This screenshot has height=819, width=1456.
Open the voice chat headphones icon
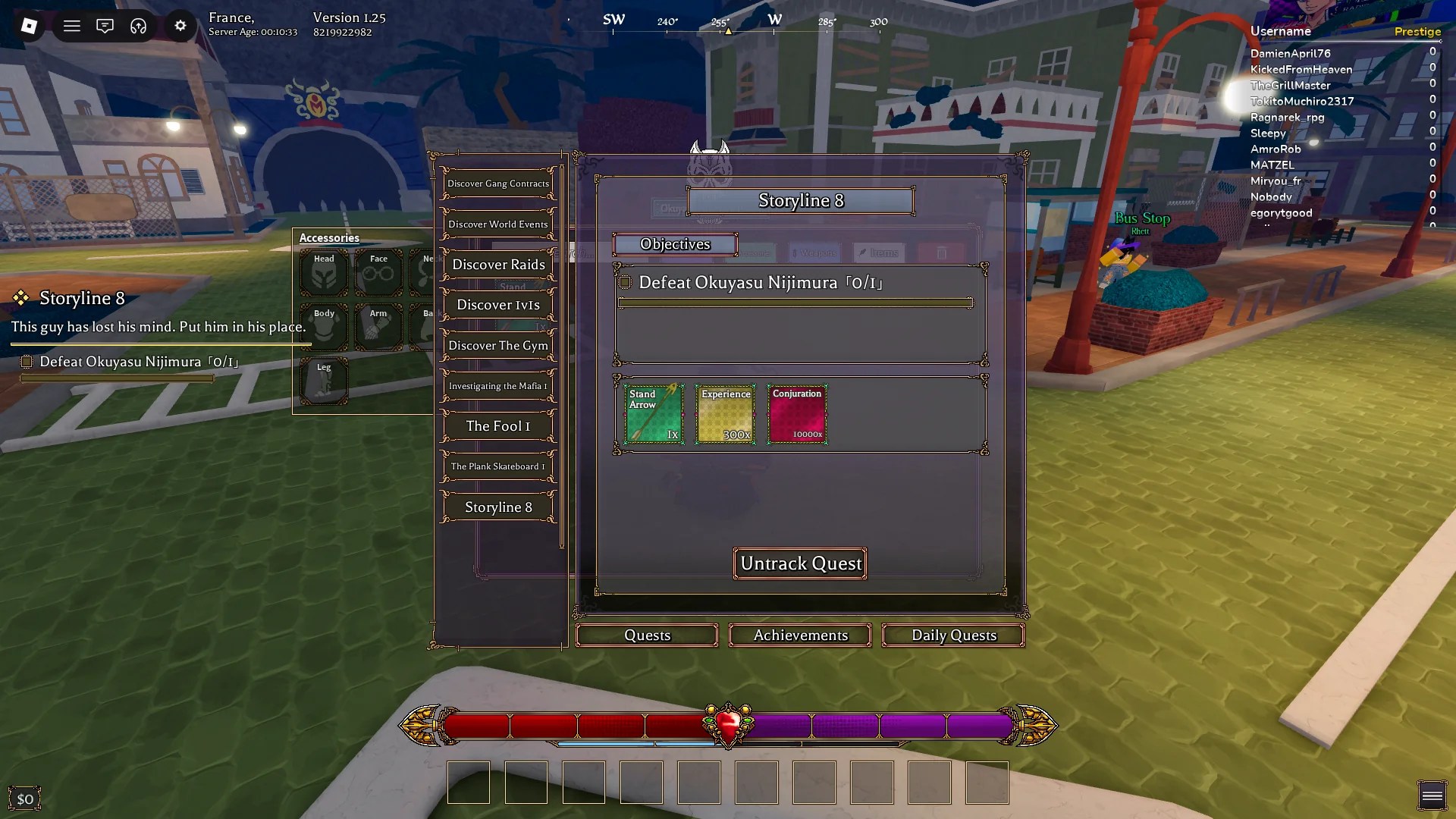(138, 26)
